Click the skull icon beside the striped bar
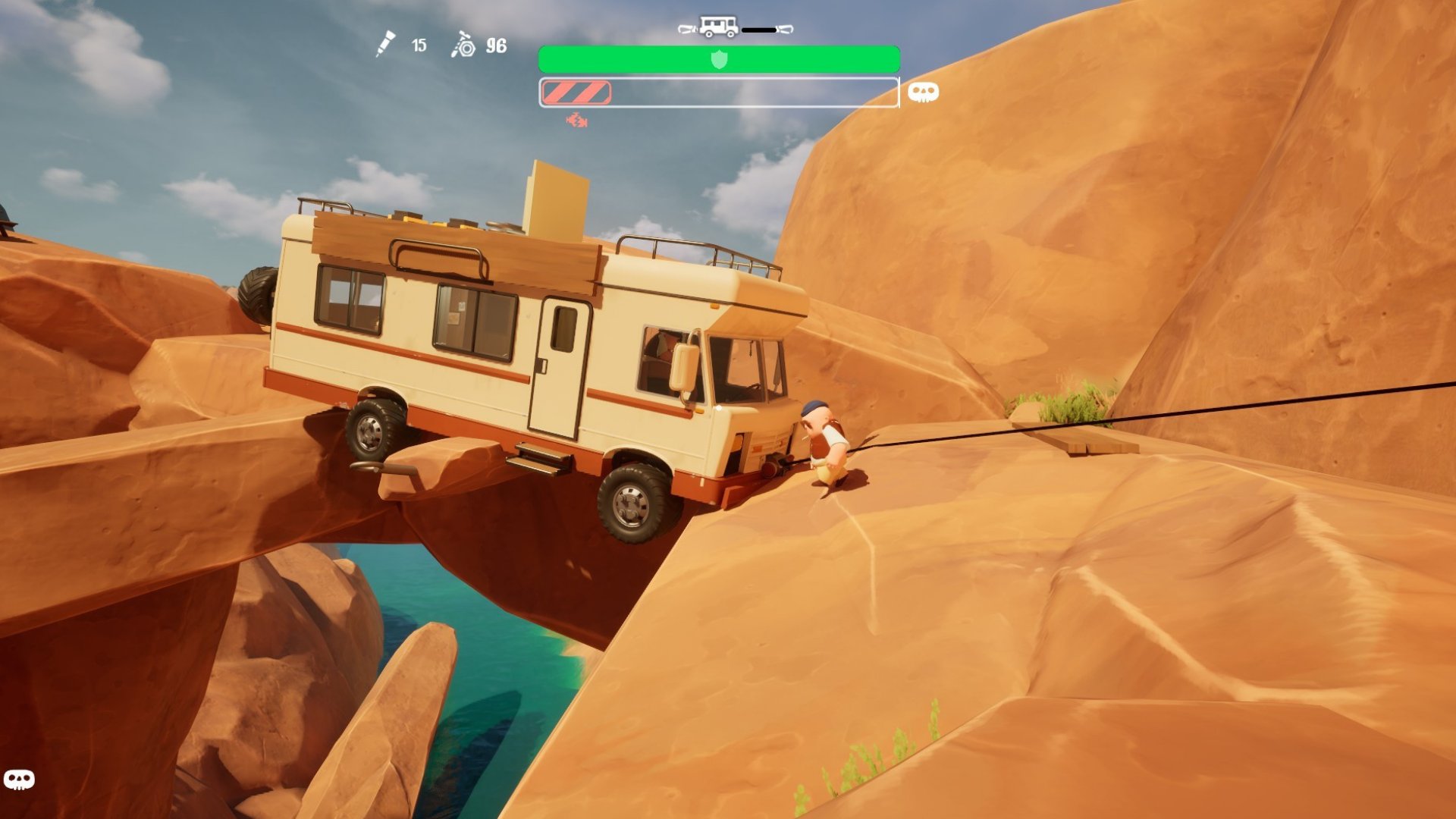 923,93
